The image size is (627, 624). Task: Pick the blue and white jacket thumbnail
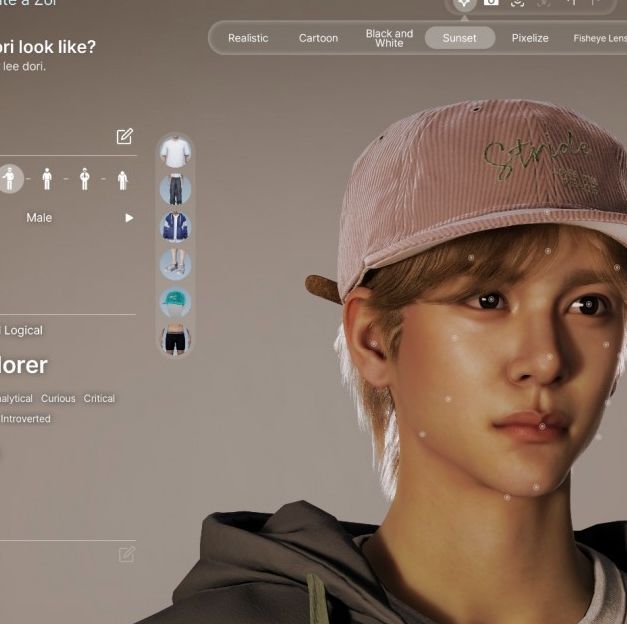click(x=175, y=226)
